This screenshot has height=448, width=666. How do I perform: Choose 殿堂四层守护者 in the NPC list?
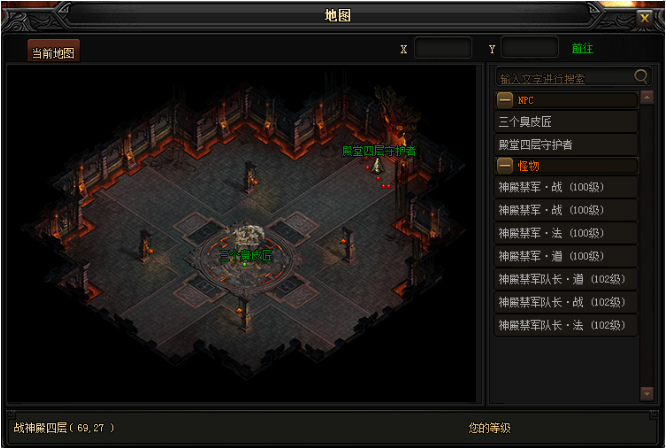(x=566, y=145)
